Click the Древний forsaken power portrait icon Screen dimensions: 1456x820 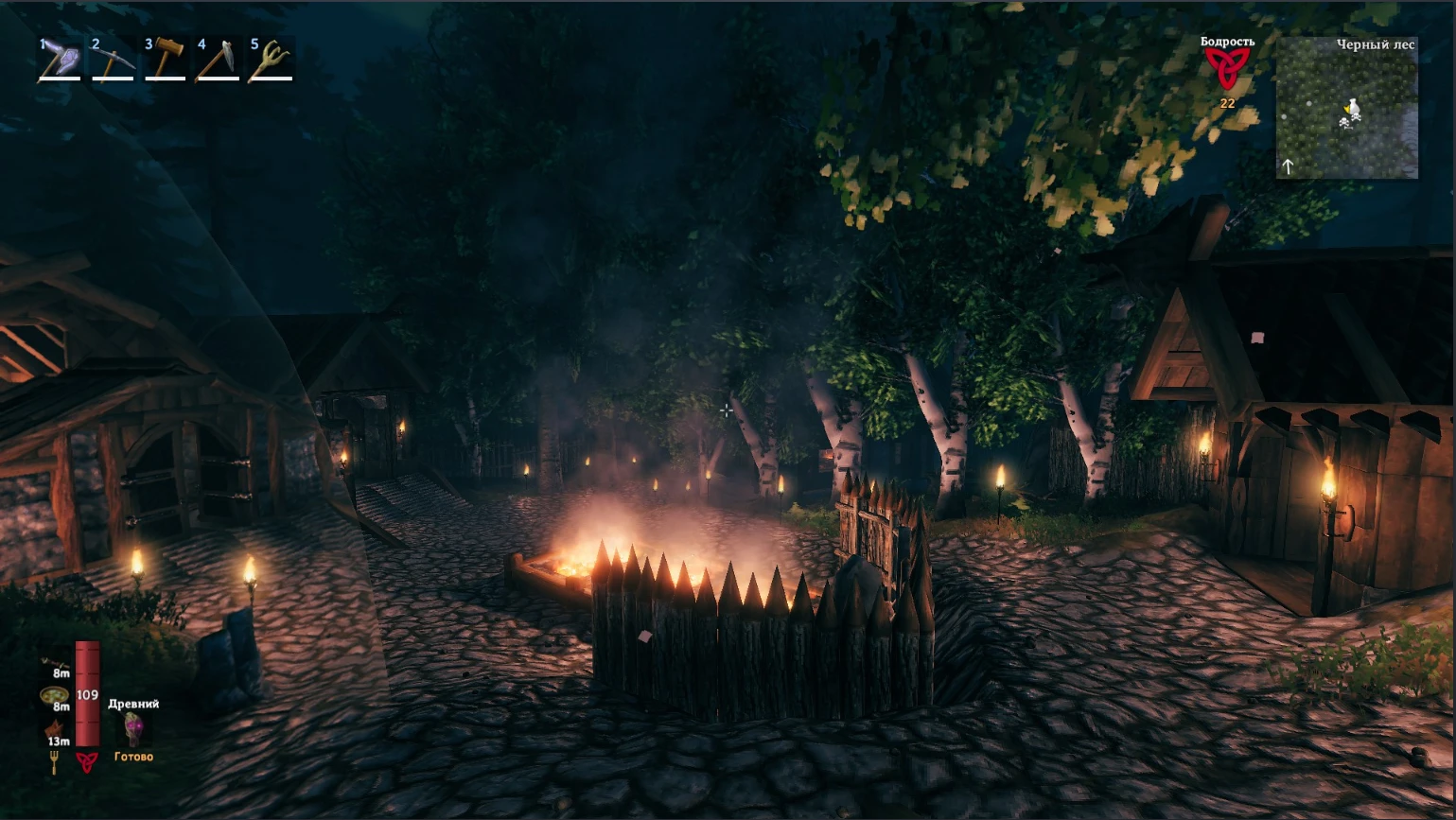click(x=132, y=728)
